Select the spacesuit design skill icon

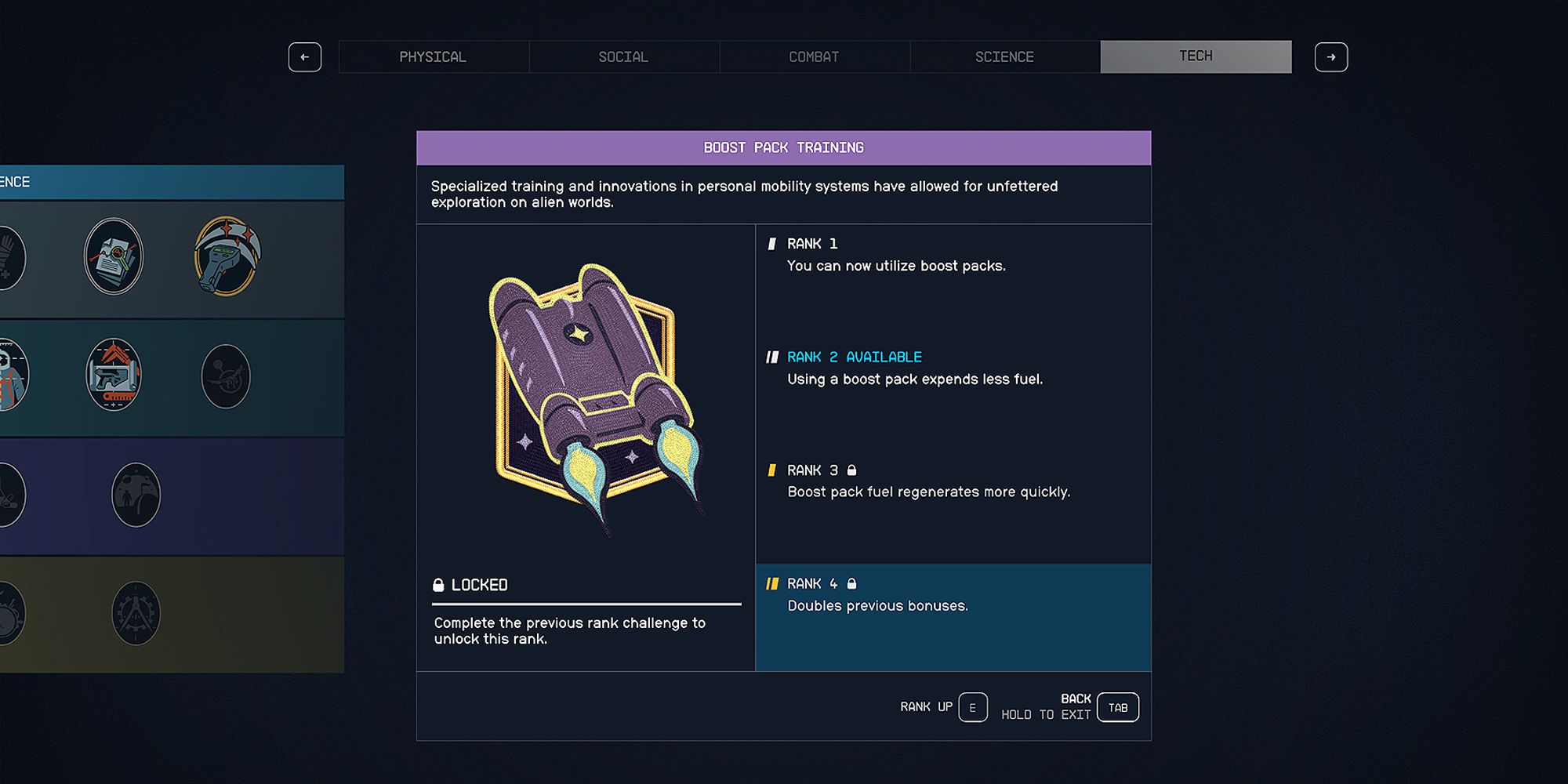pos(11,375)
